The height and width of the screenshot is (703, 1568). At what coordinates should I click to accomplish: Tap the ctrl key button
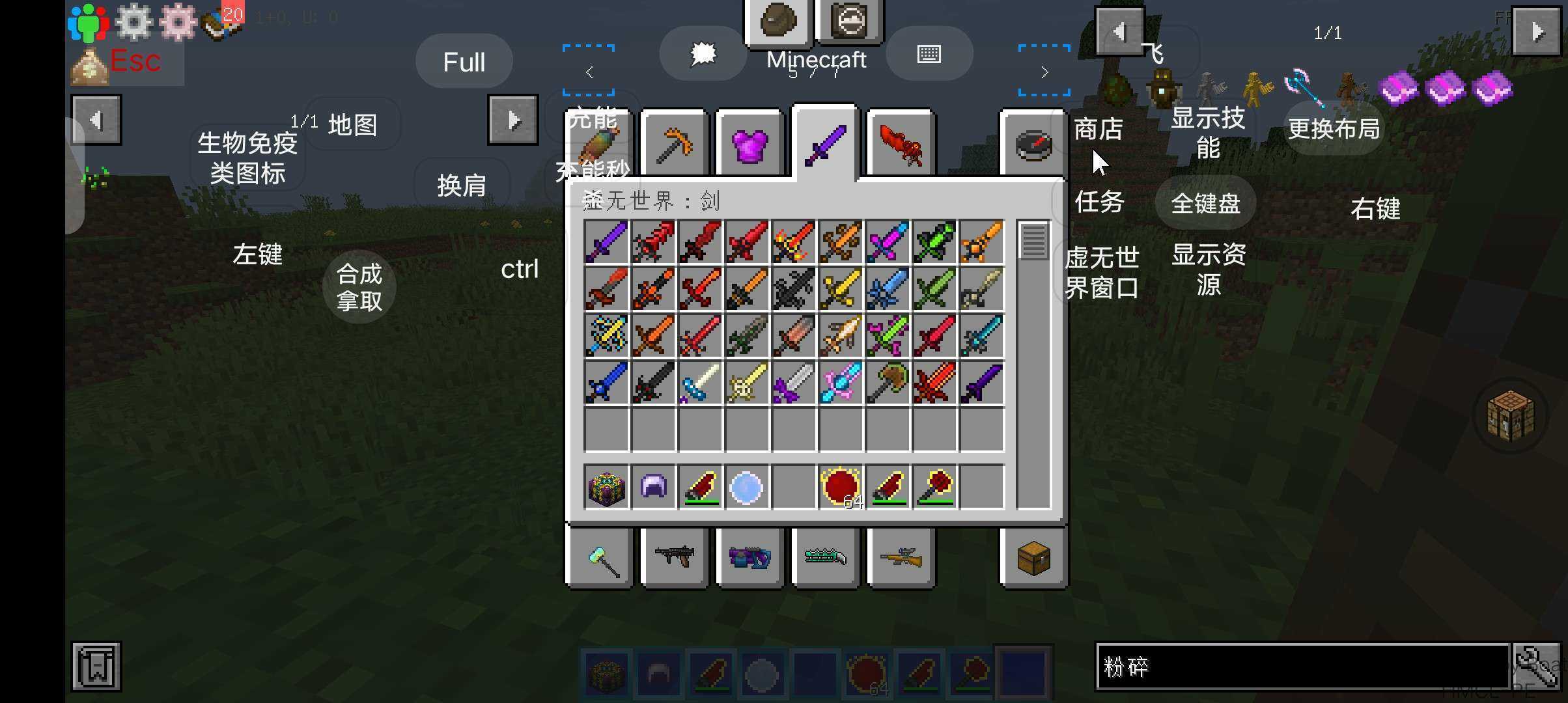point(519,269)
